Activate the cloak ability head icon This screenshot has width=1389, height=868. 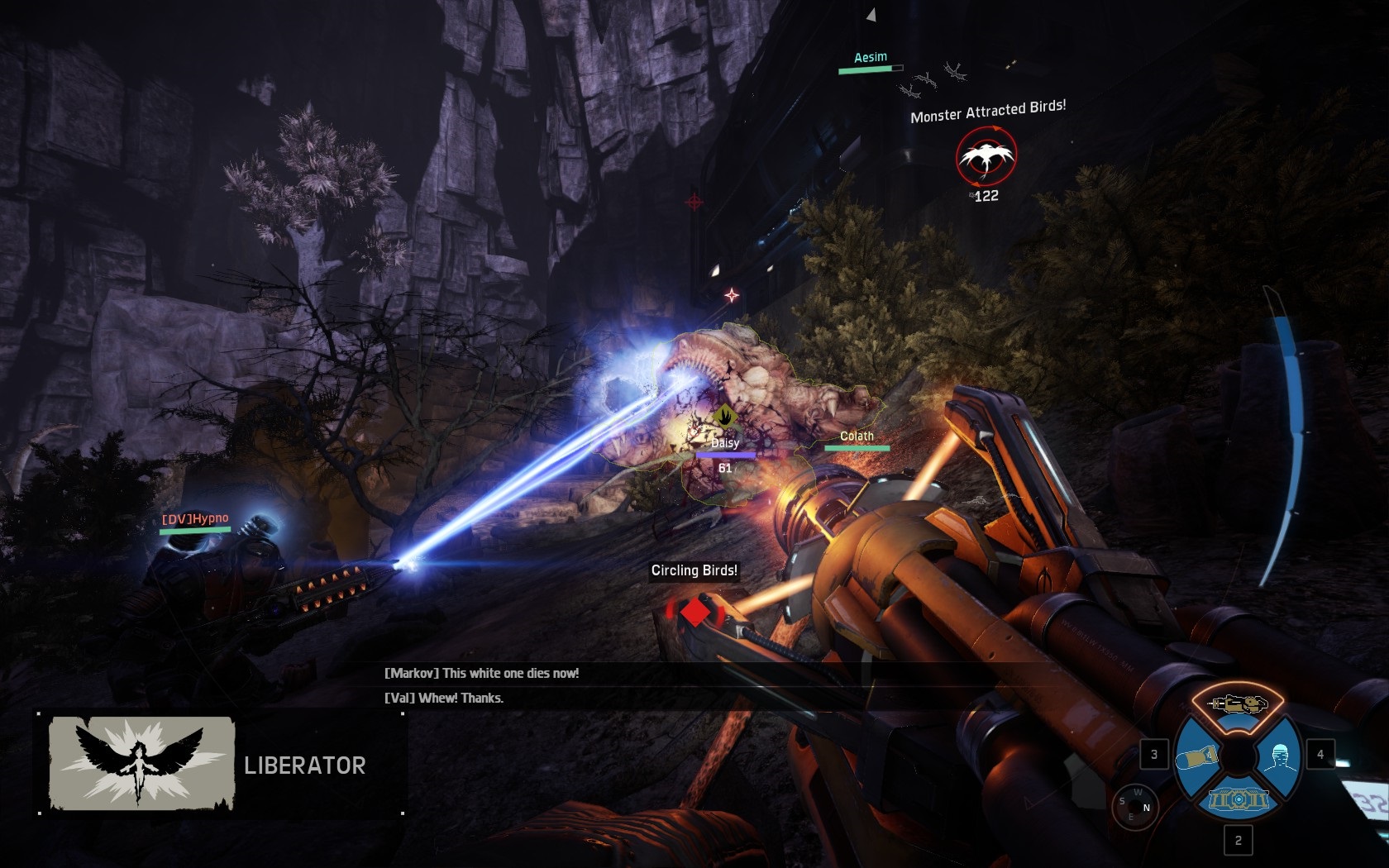coord(1279,756)
